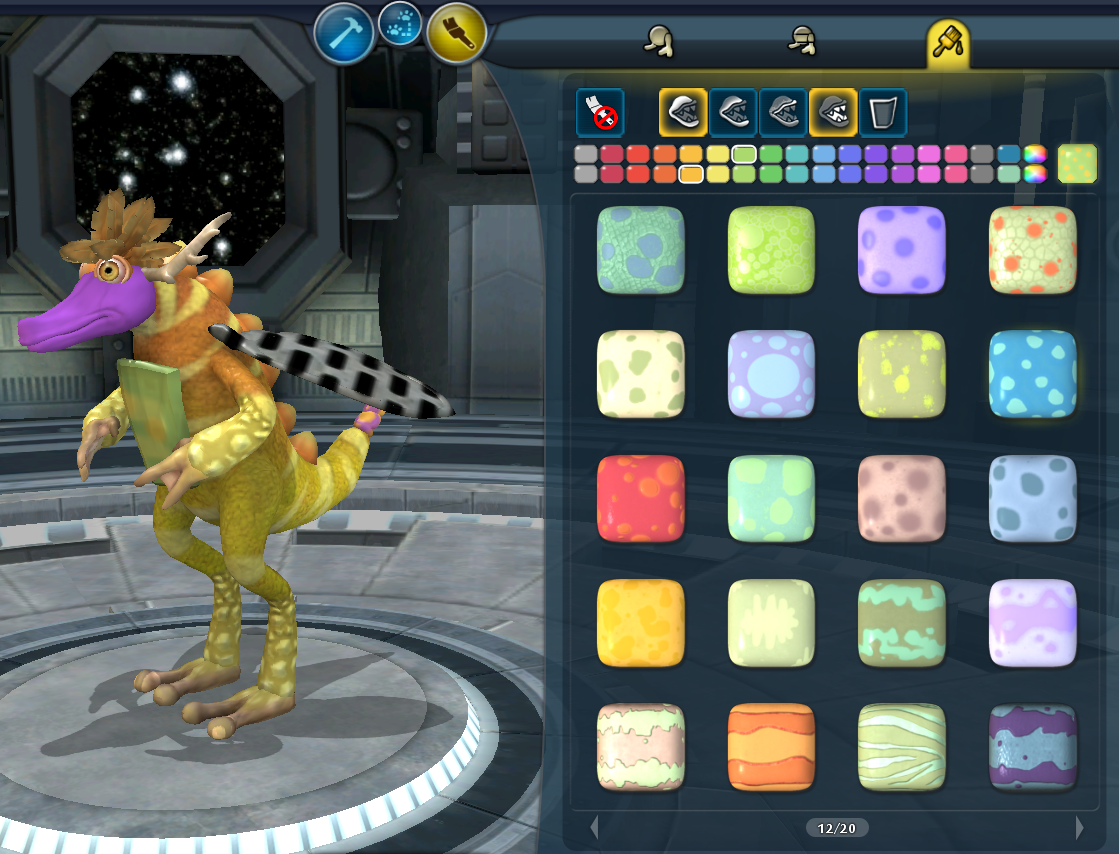Apply the lavender texture with purple dots
Viewport: 1119px width, 854px height.
click(902, 250)
